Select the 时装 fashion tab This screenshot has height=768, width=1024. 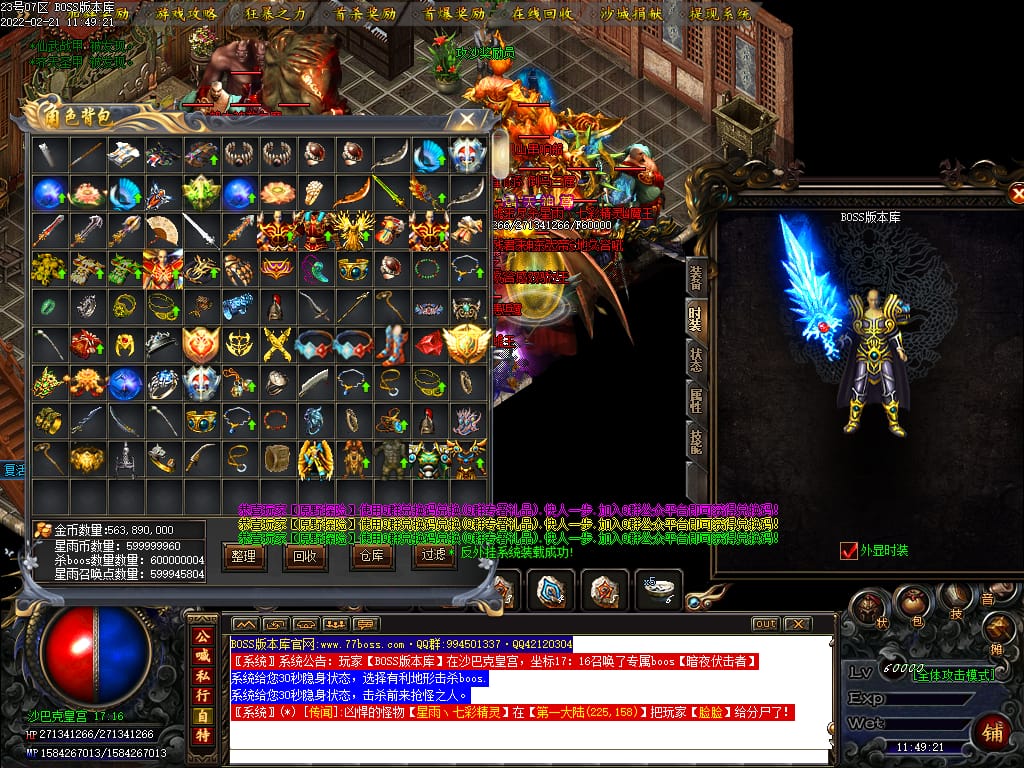[696, 318]
